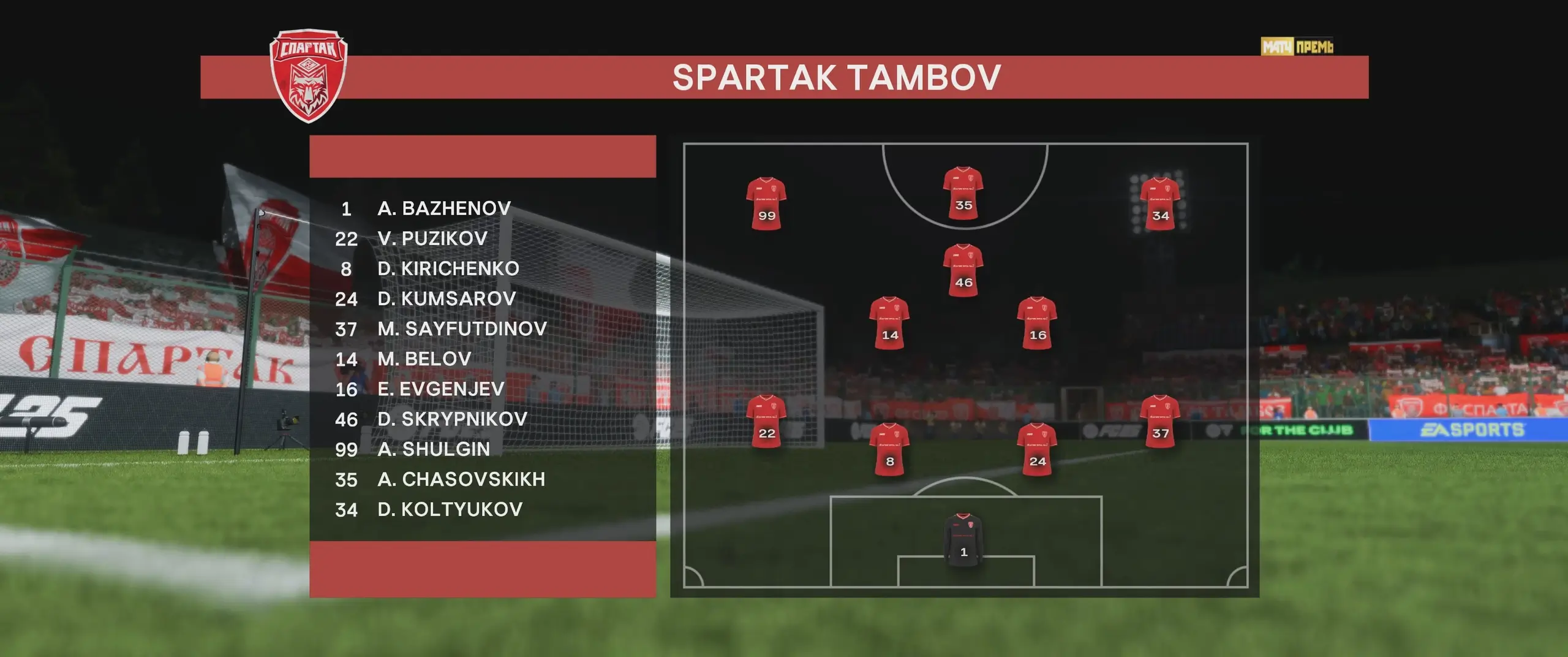Click the number 35 striker shirt
This screenshot has height=657, width=1568.
pyautogui.click(x=963, y=193)
